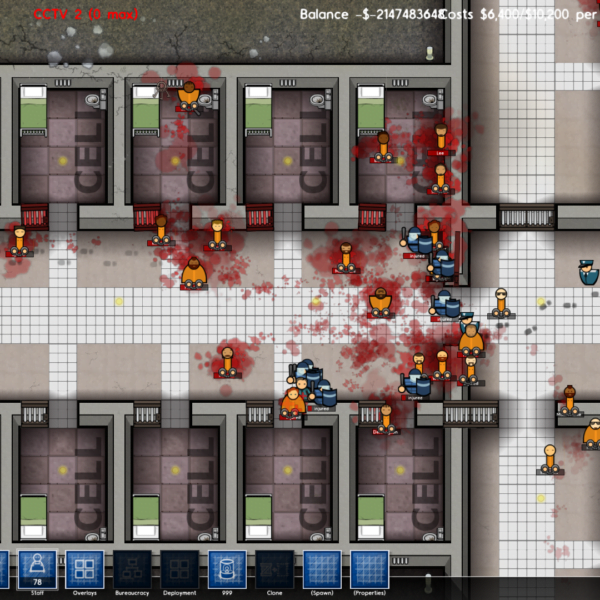Activate the Clone tool
This screenshot has height=600, width=600.
[x=274, y=569]
